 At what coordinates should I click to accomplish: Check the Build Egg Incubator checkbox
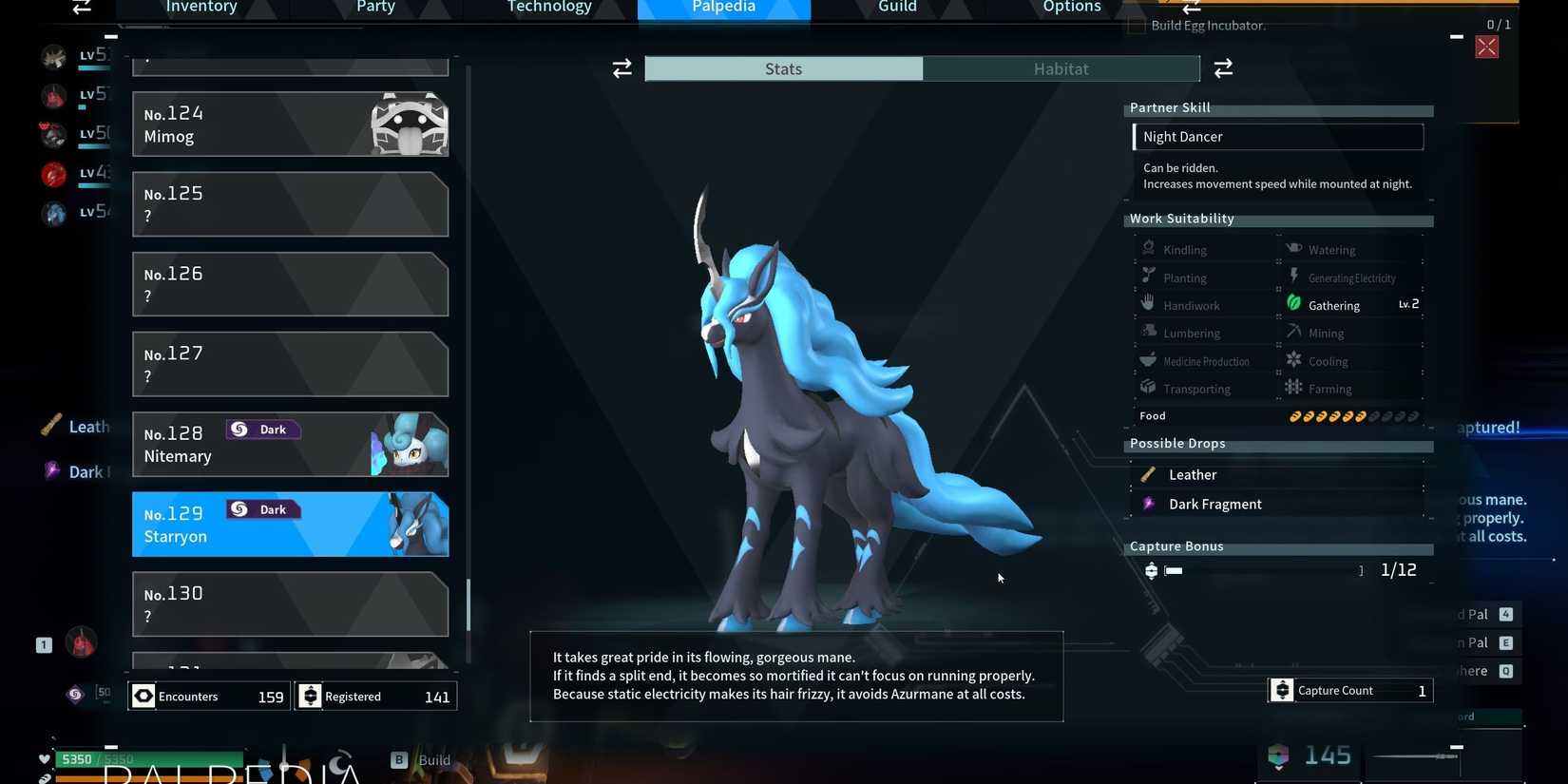[1135, 26]
